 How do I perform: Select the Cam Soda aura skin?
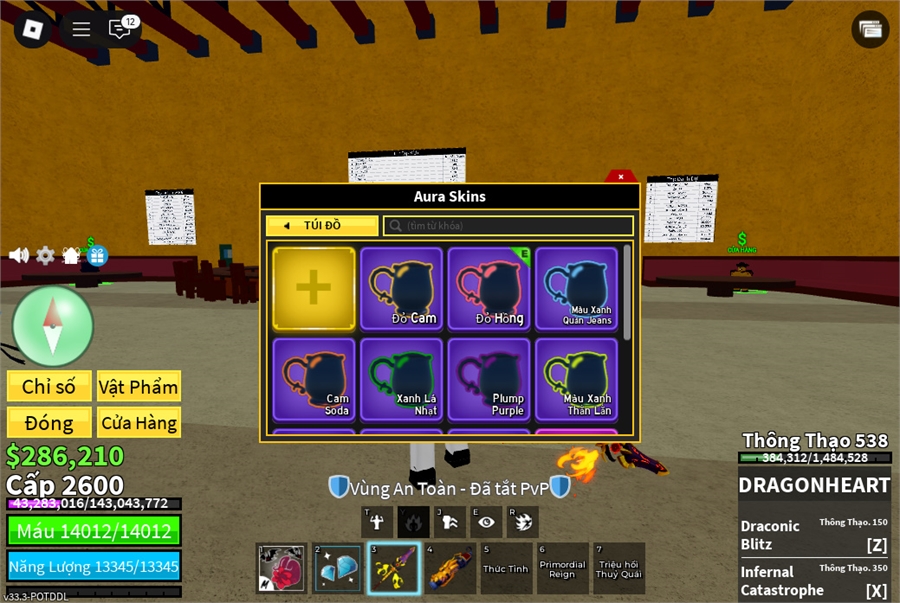pyautogui.click(x=314, y=379)
